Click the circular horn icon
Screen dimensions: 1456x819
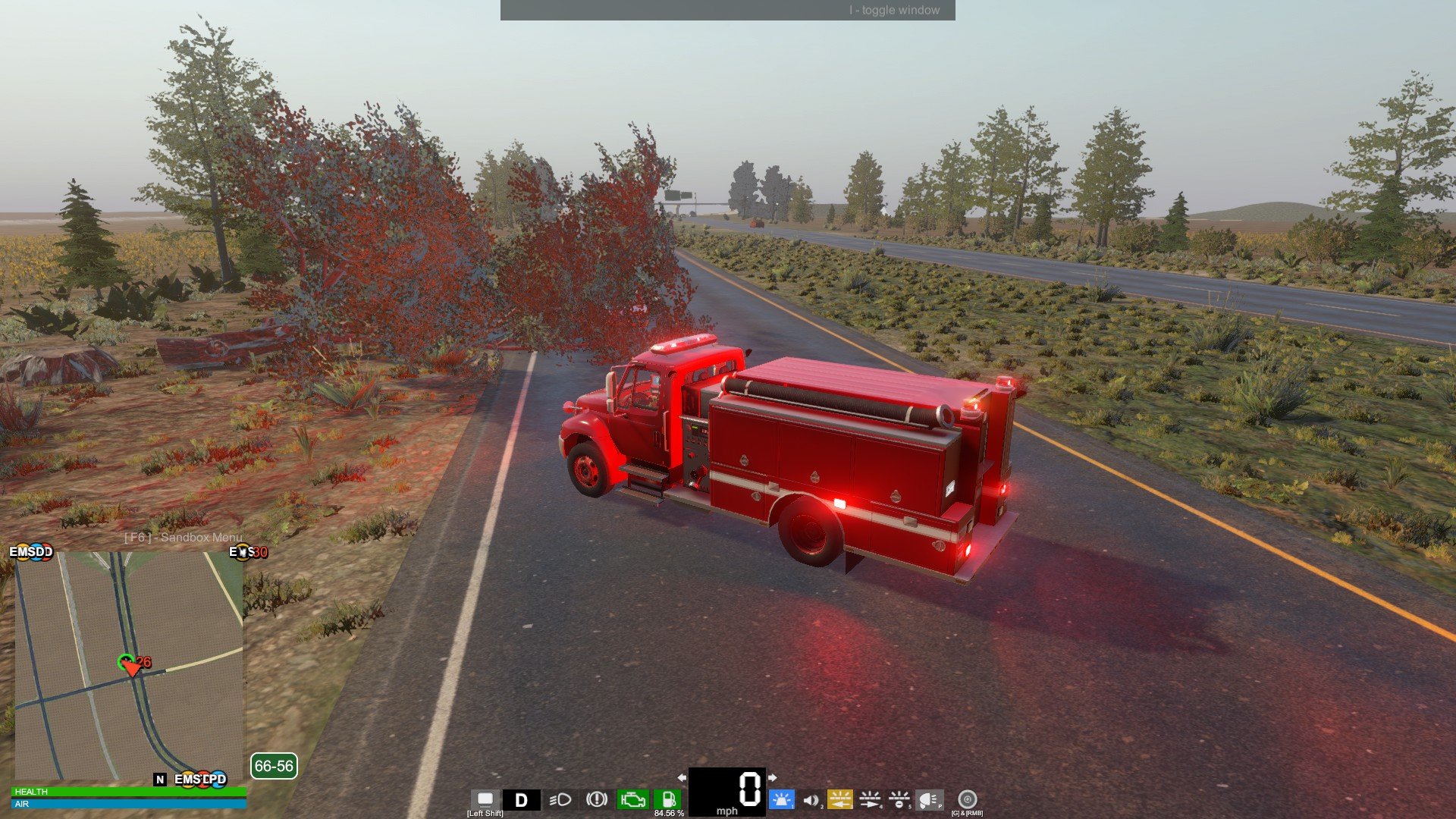pyautogui.click(x=967, y=799)
